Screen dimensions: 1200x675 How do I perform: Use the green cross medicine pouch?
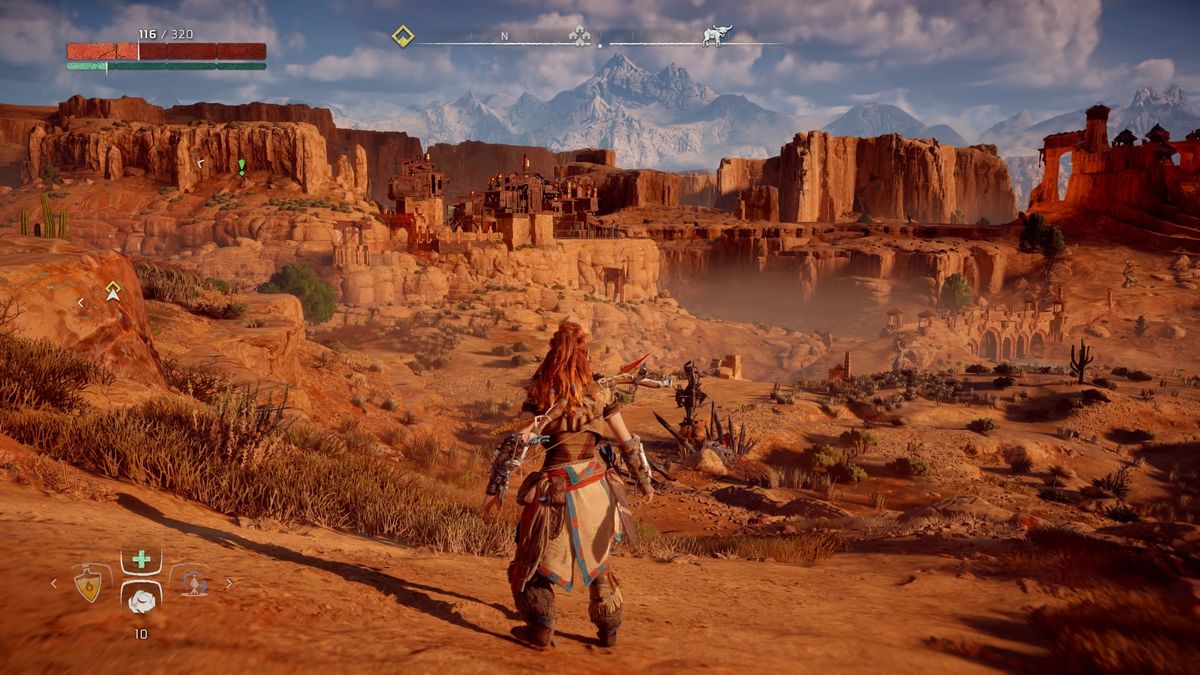[x=141, y=559]
